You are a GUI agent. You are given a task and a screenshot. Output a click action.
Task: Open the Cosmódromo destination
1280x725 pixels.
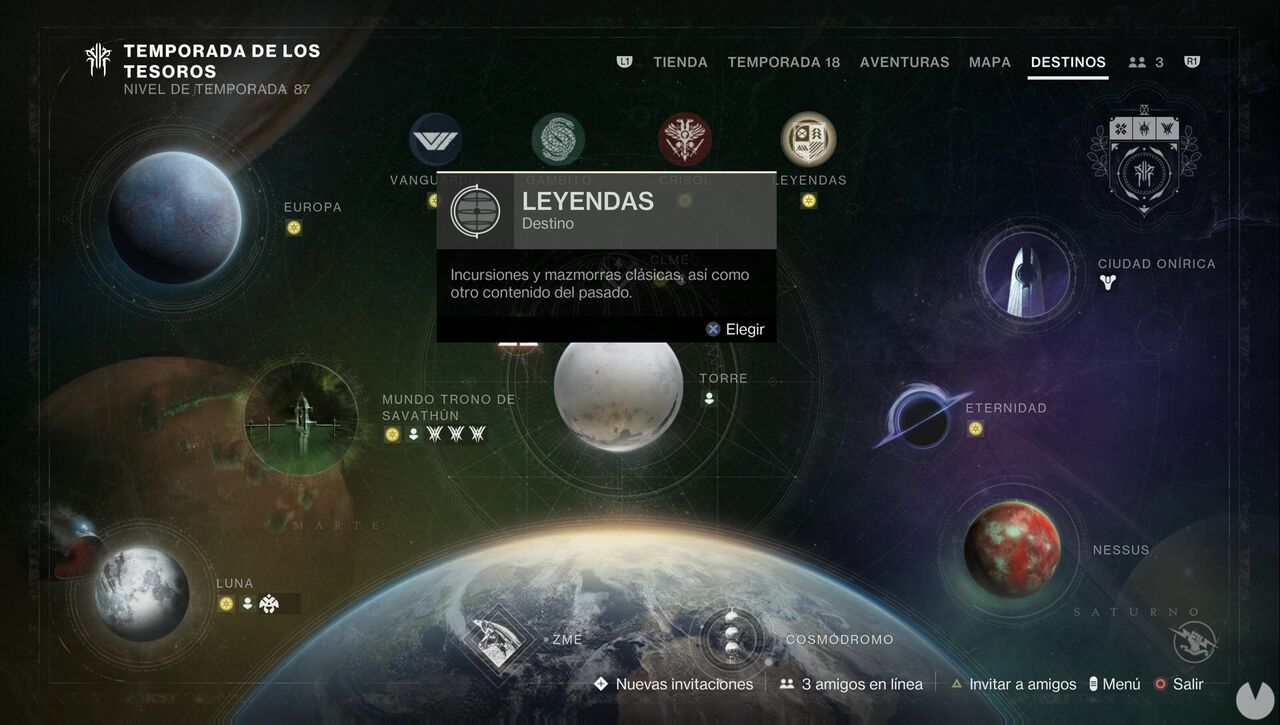pos(733,638)
